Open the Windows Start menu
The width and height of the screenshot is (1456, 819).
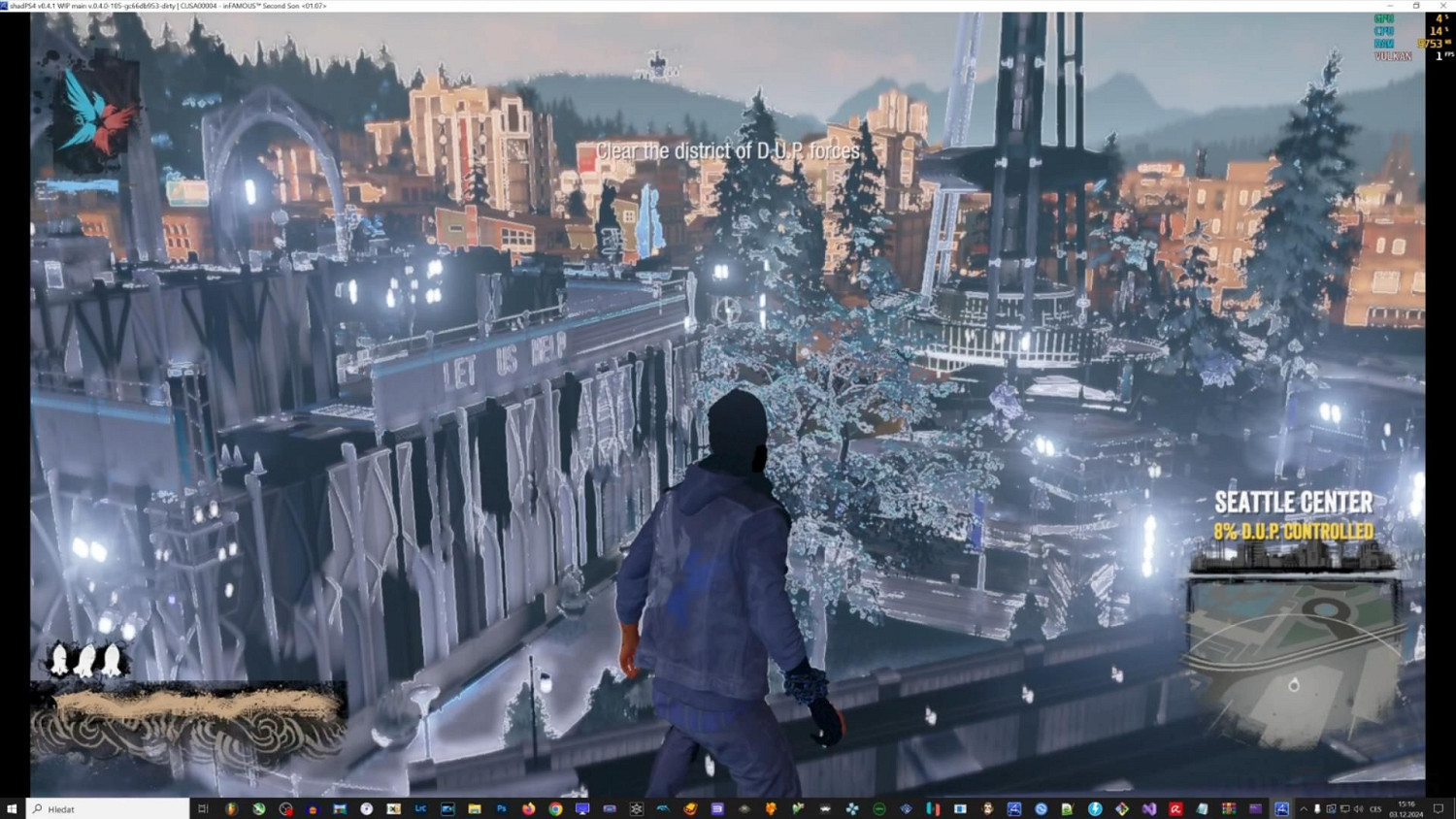coord(11,808)
